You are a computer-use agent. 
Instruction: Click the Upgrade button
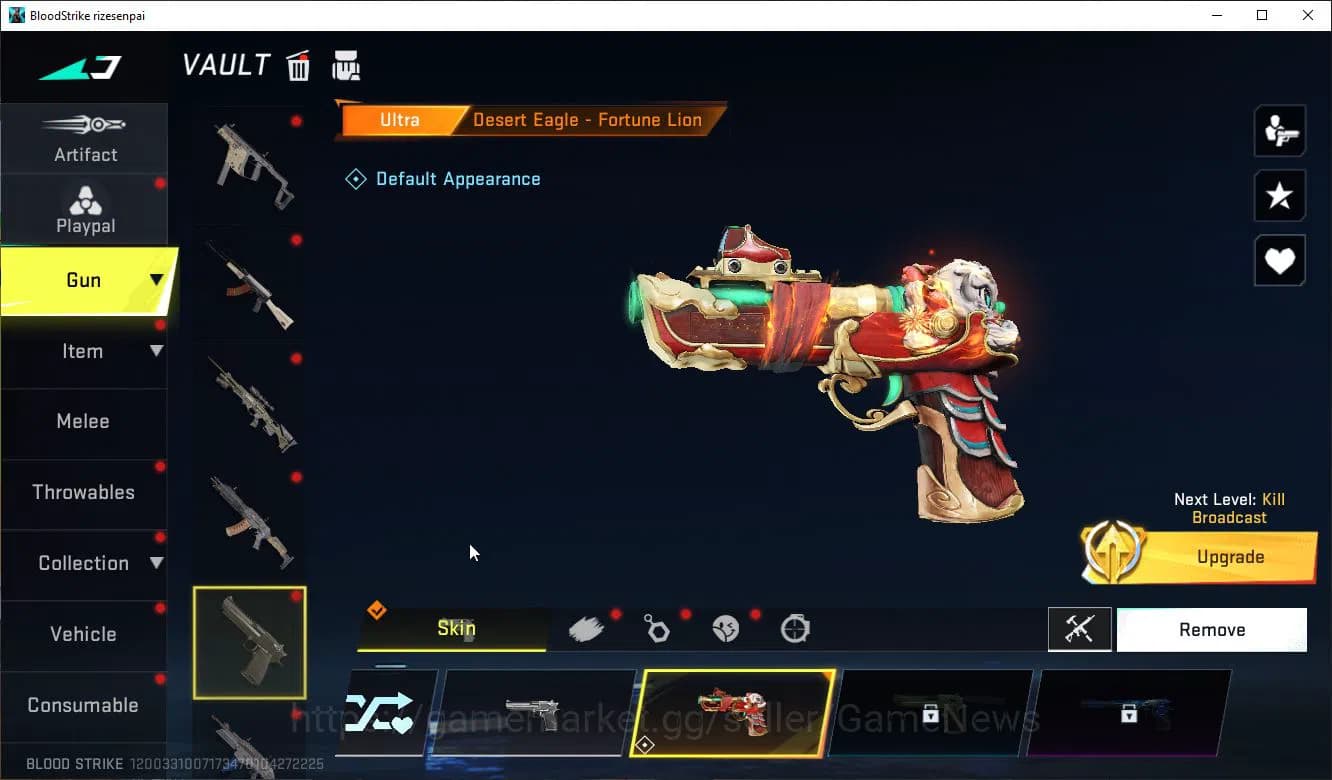[x=1230, y=557]
